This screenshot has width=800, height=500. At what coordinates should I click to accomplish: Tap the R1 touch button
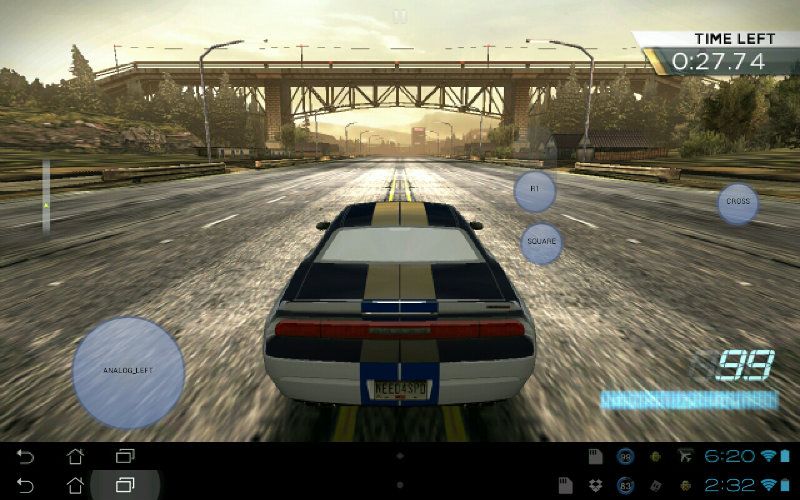(535, 190)
